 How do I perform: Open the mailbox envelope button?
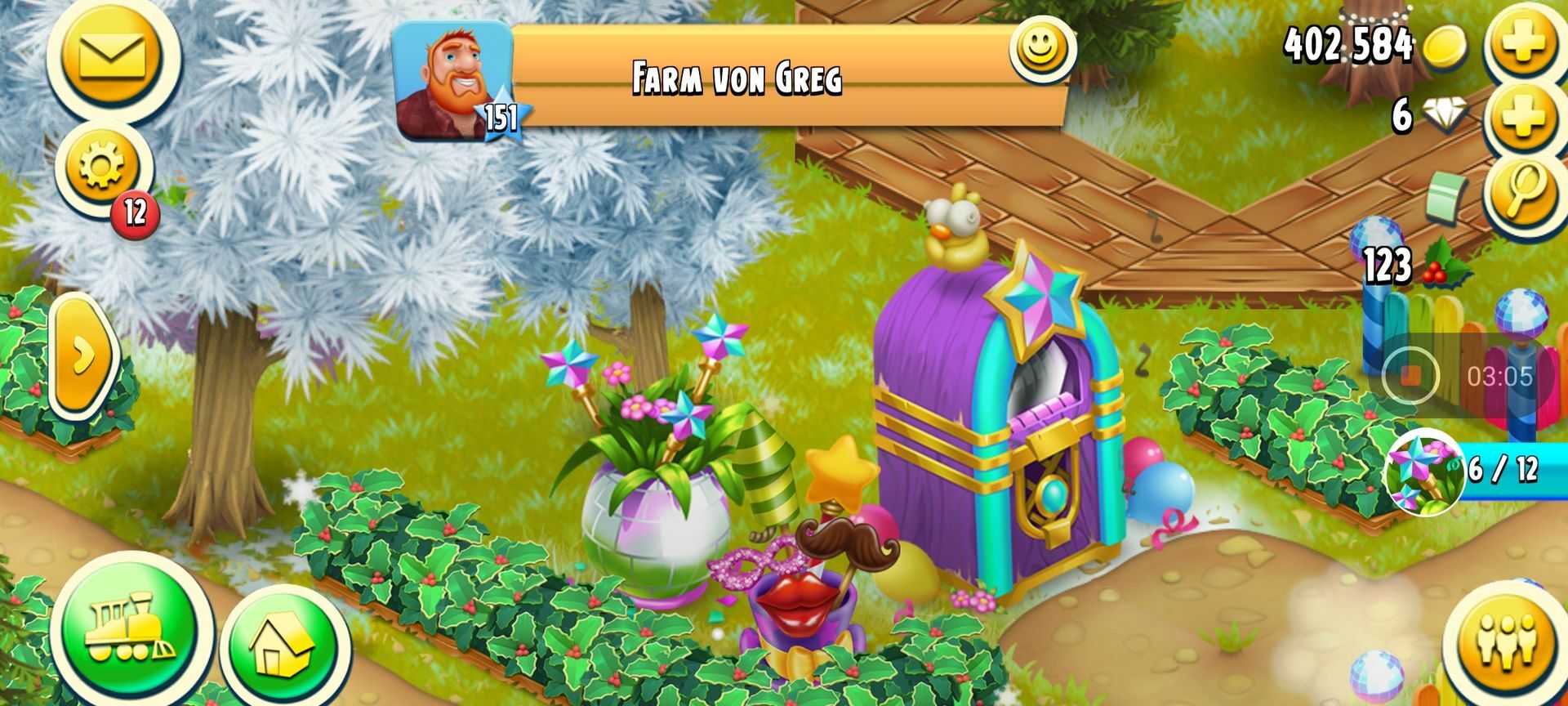click(112, 56)
